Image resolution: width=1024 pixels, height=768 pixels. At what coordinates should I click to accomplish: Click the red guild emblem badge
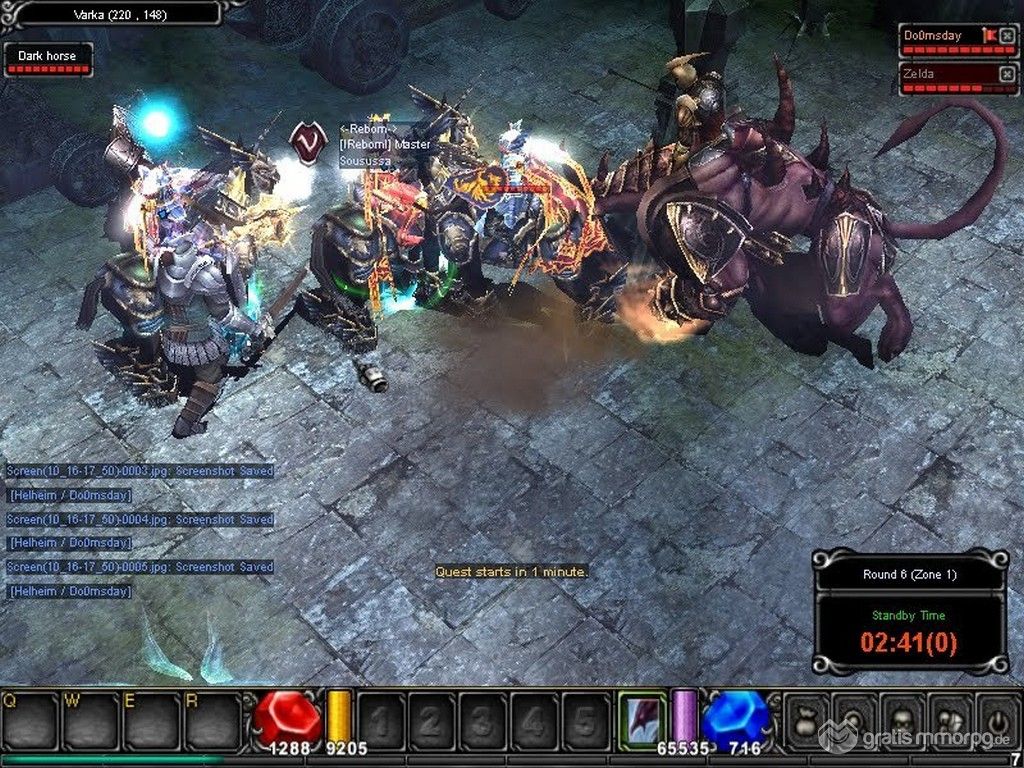[308, 139]
